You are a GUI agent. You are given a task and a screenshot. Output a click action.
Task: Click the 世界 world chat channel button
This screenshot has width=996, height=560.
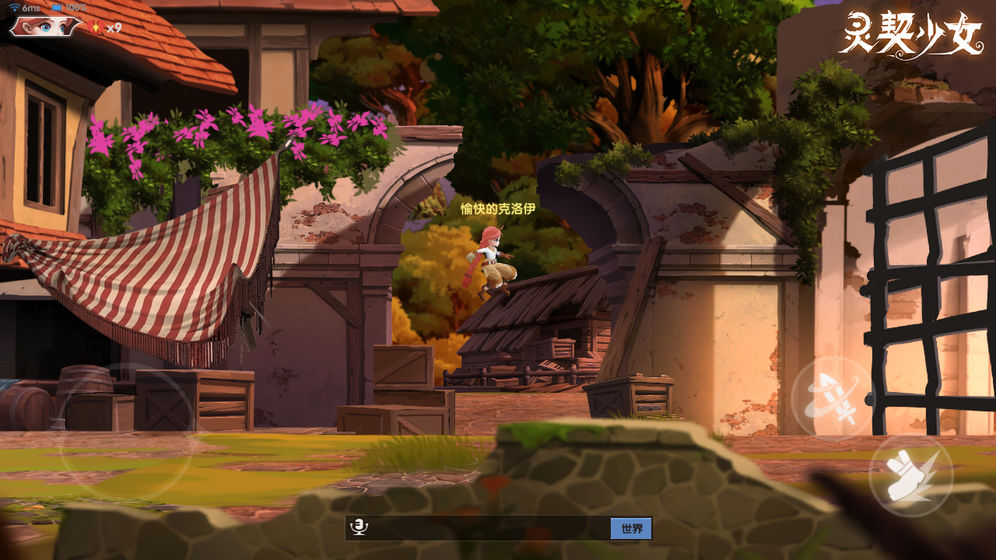tap(631, 528)
